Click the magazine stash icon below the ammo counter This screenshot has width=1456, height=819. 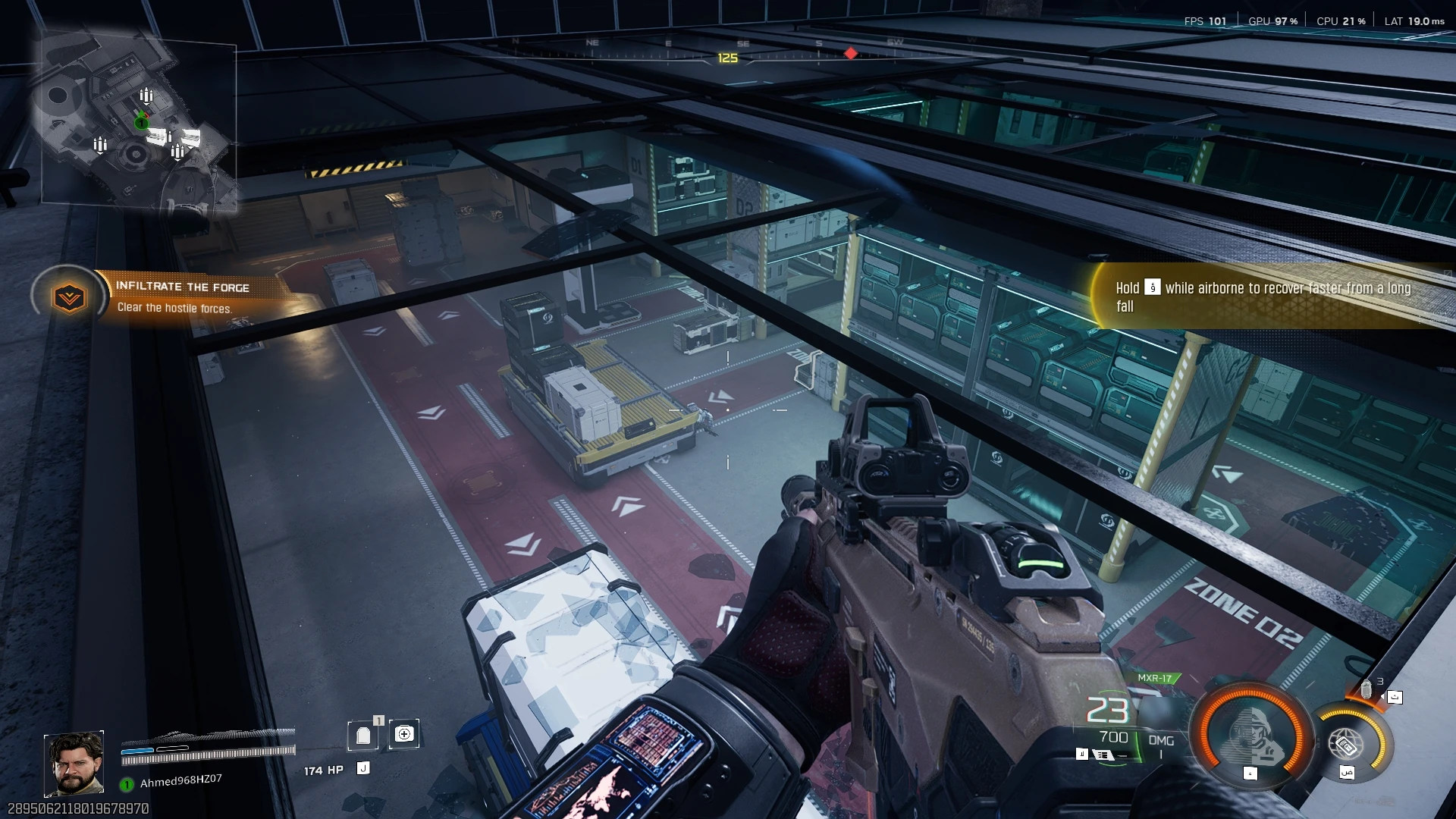click(x=1104, y=755)
